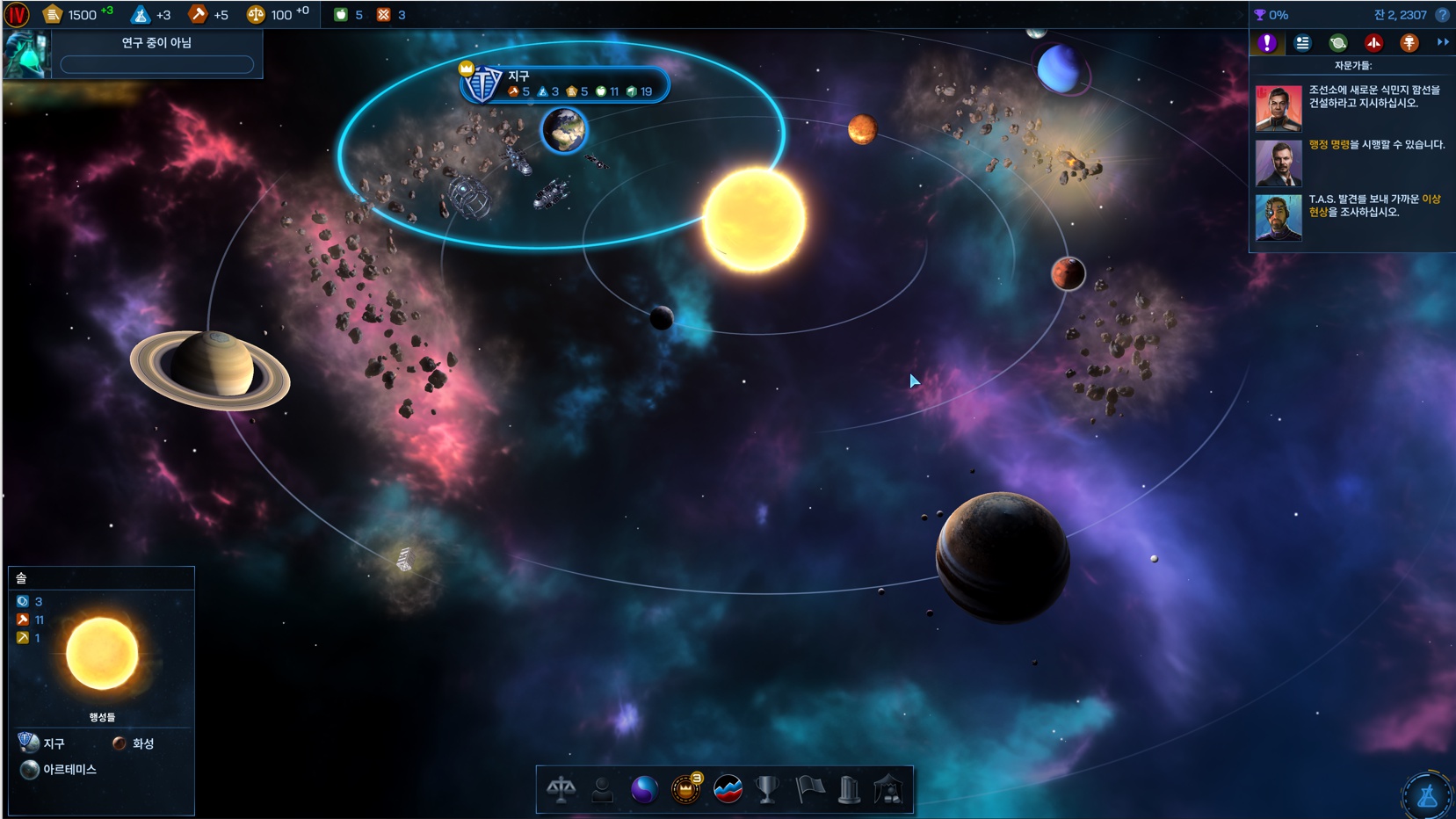The image size is (1456, 819).
Task: Open the research panel showing '연구 중이 아님'
Action: tap(156, 53)
